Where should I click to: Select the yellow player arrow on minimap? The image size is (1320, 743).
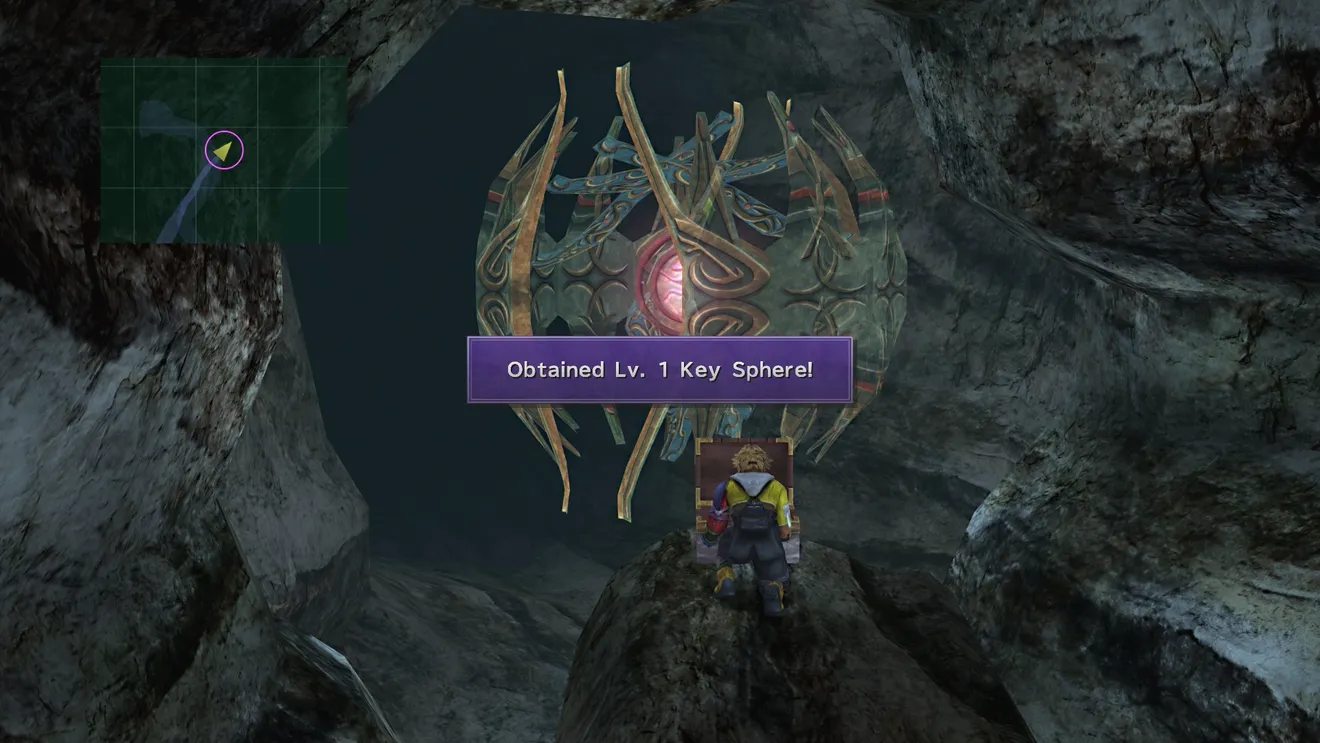(x=224, y=150)
